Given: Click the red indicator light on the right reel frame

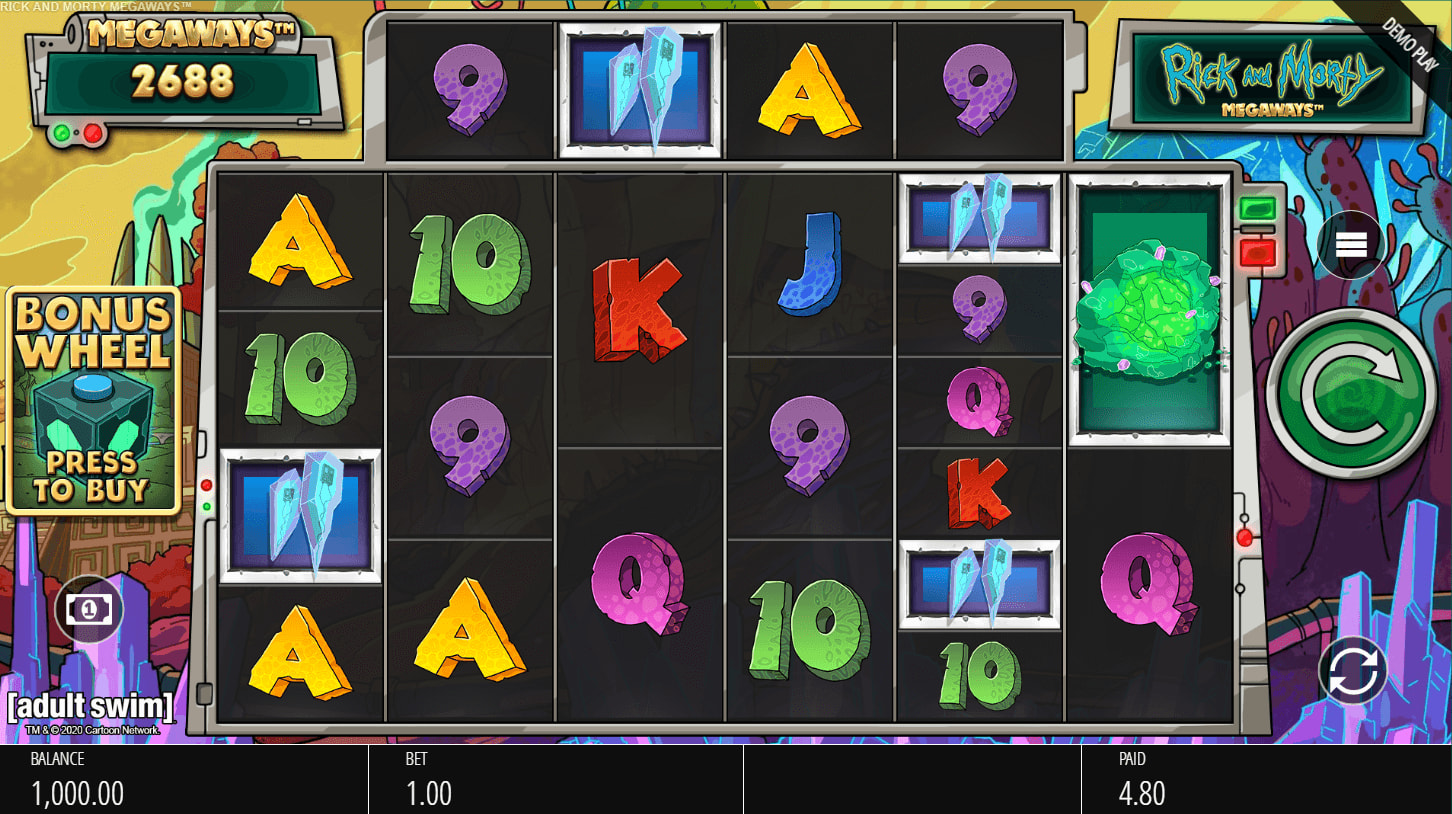Looking at the screenshot, I should click(x=1246, y=537).
